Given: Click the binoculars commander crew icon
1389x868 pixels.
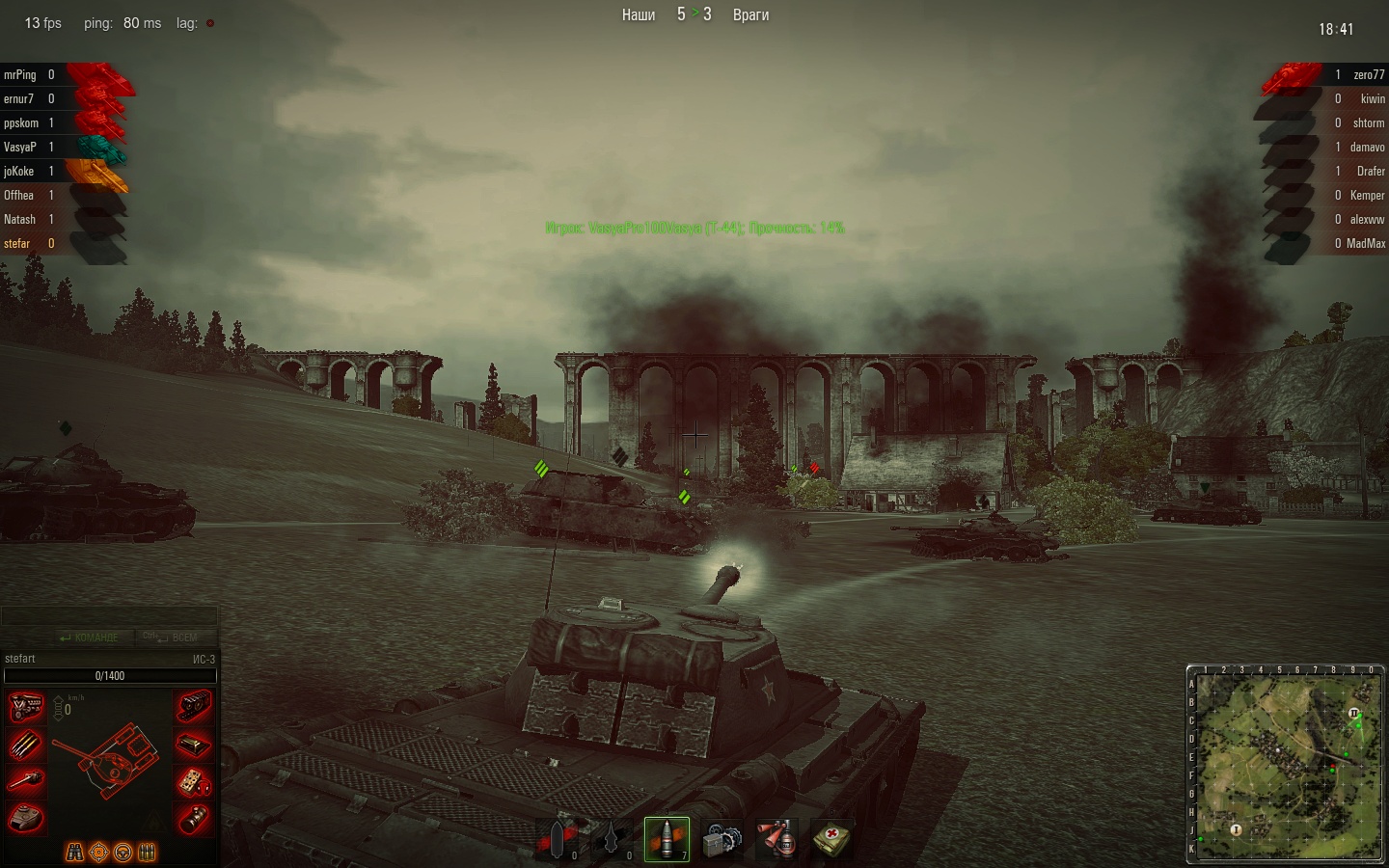Looking at the screenshot, I should coord(74,853).
